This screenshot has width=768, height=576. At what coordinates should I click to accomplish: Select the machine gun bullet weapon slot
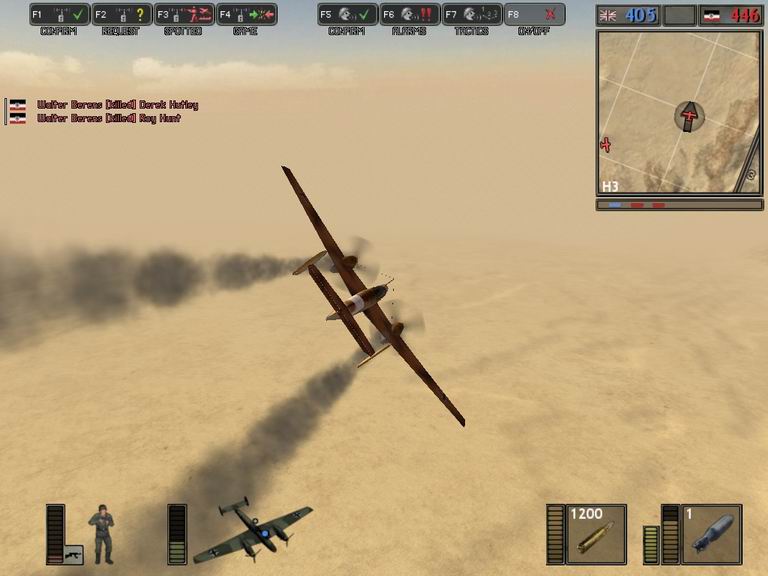point(596,534)
